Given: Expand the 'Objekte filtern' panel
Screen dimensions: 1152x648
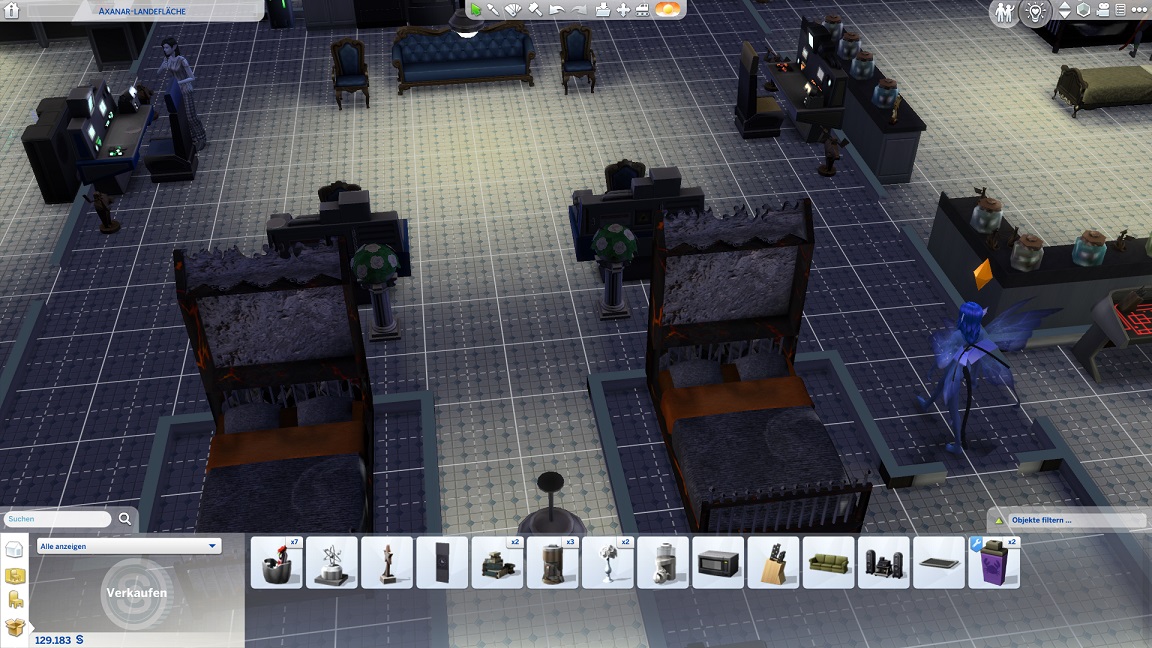Looking at the screenshot, I should tap(1066, 520).
